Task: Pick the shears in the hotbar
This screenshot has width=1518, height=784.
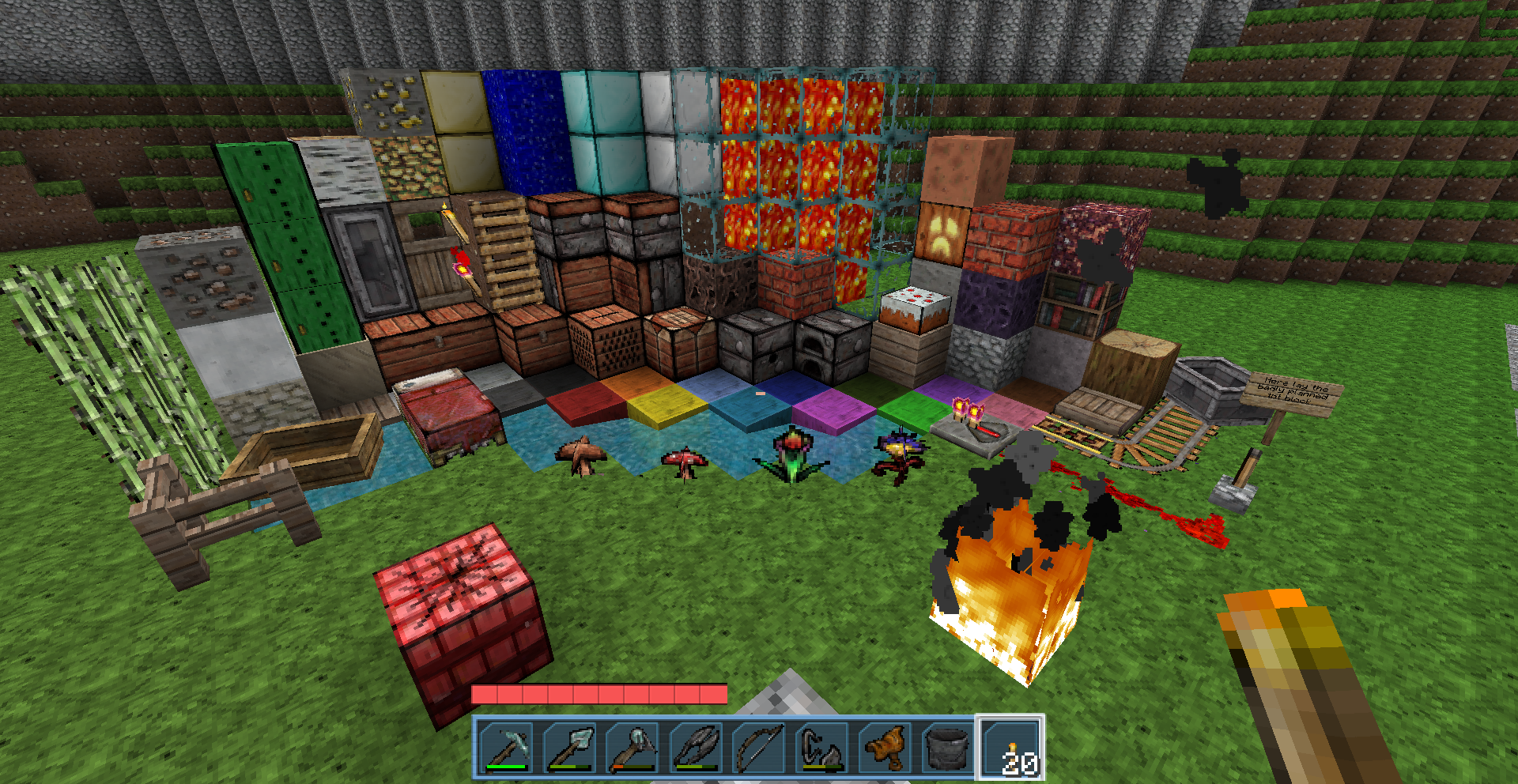Action: coord(697,747)
